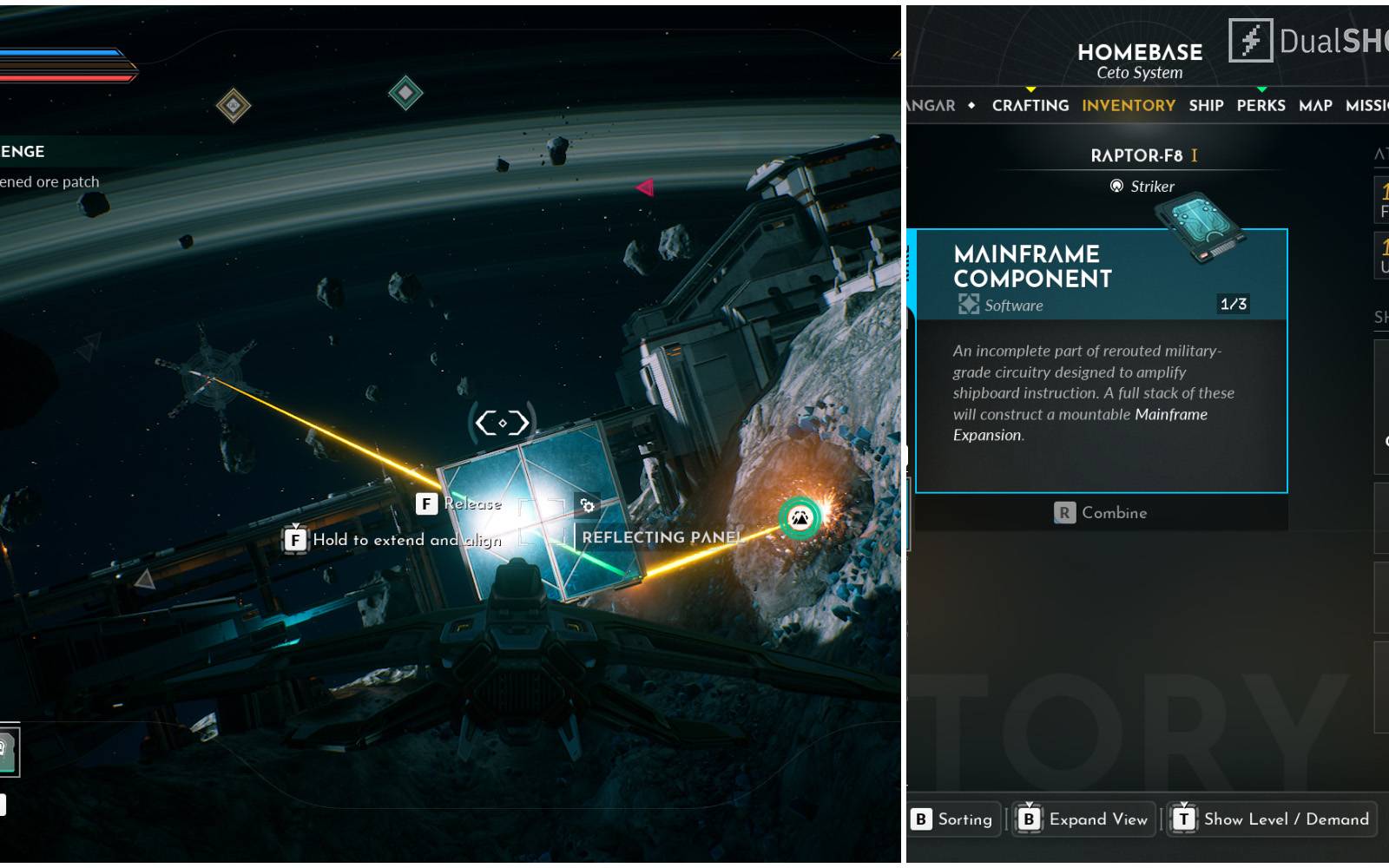This screenshot has width=1389, height=868.
Task: Show Level / Demand info
Action: (x=1272, y=819)
